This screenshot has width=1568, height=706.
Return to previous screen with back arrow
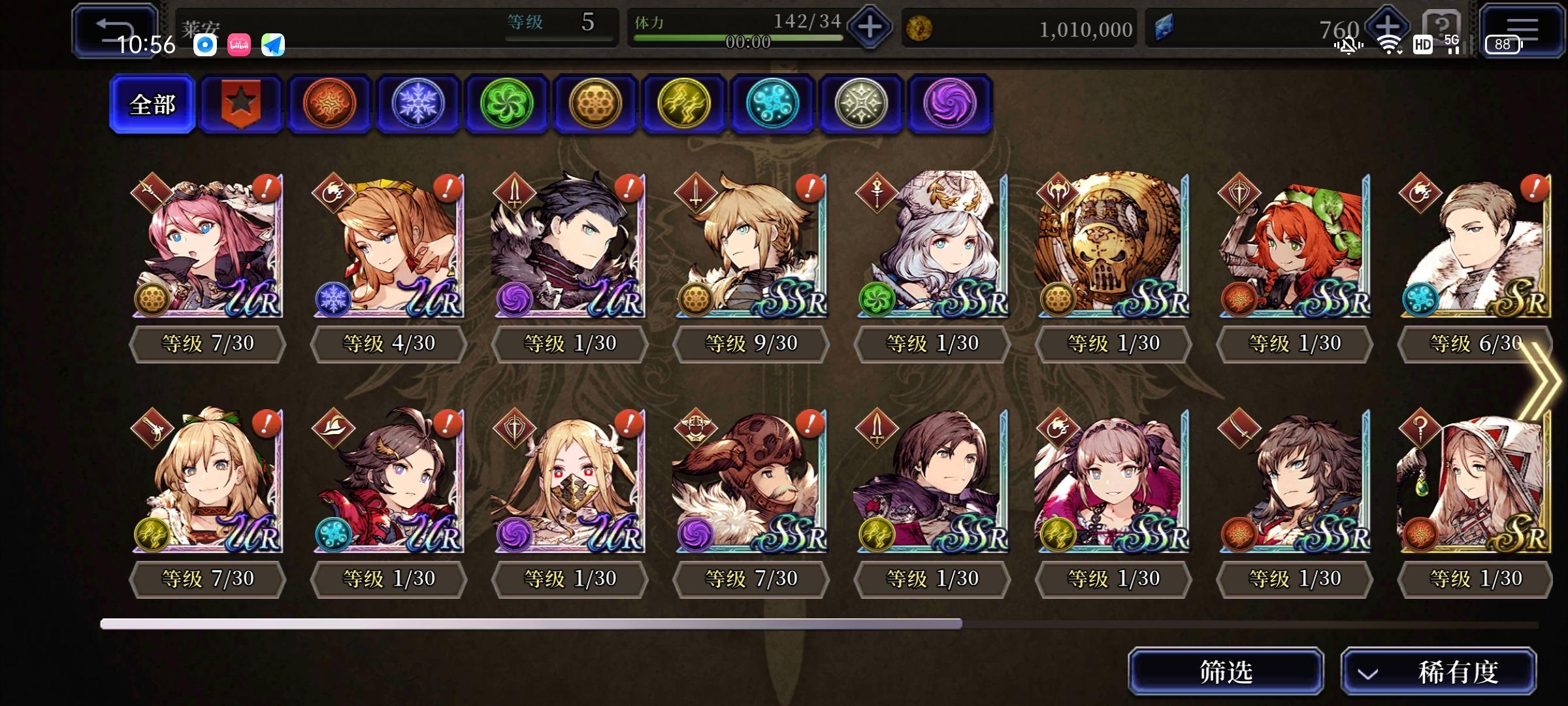pos(115,27)
